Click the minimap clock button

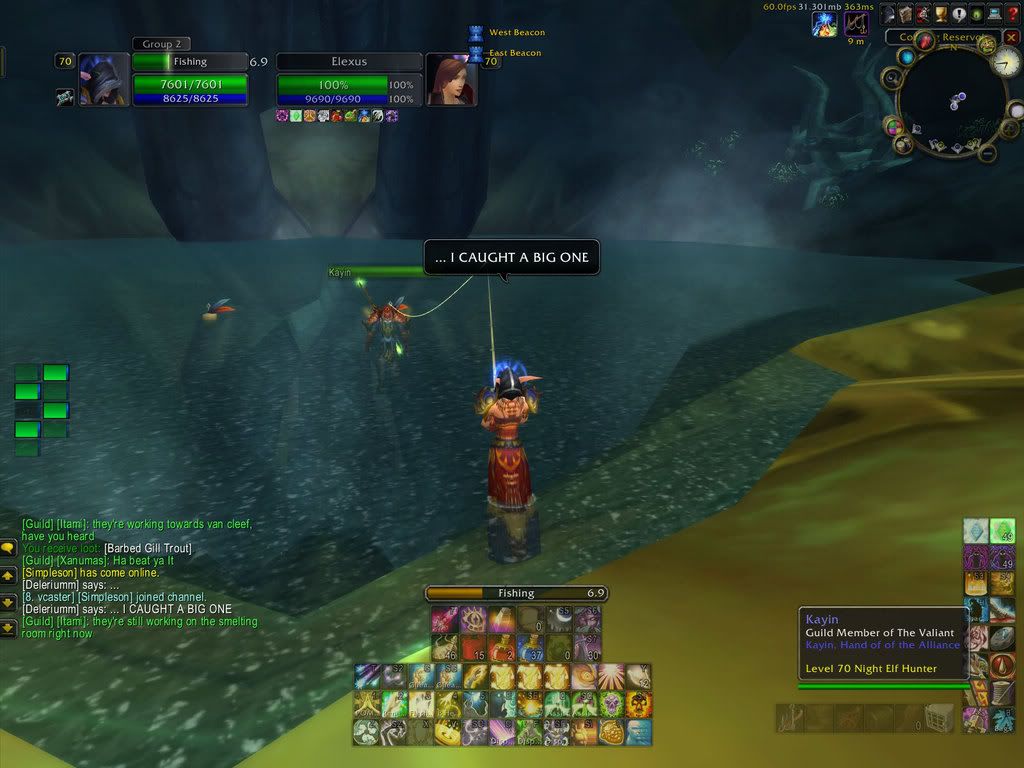pyautogui.click(x=1006, y=63)
